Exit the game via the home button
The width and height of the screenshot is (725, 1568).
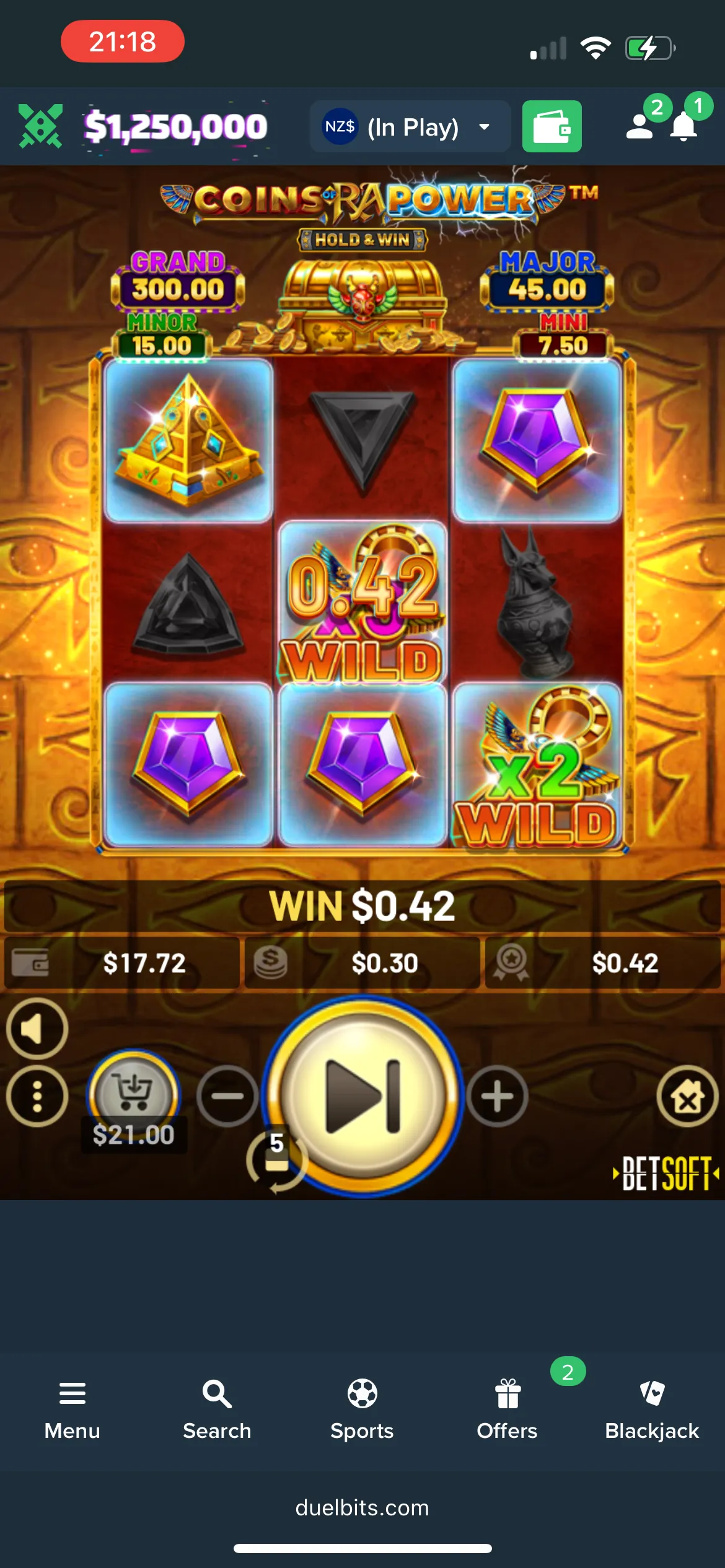[687, 1096]
